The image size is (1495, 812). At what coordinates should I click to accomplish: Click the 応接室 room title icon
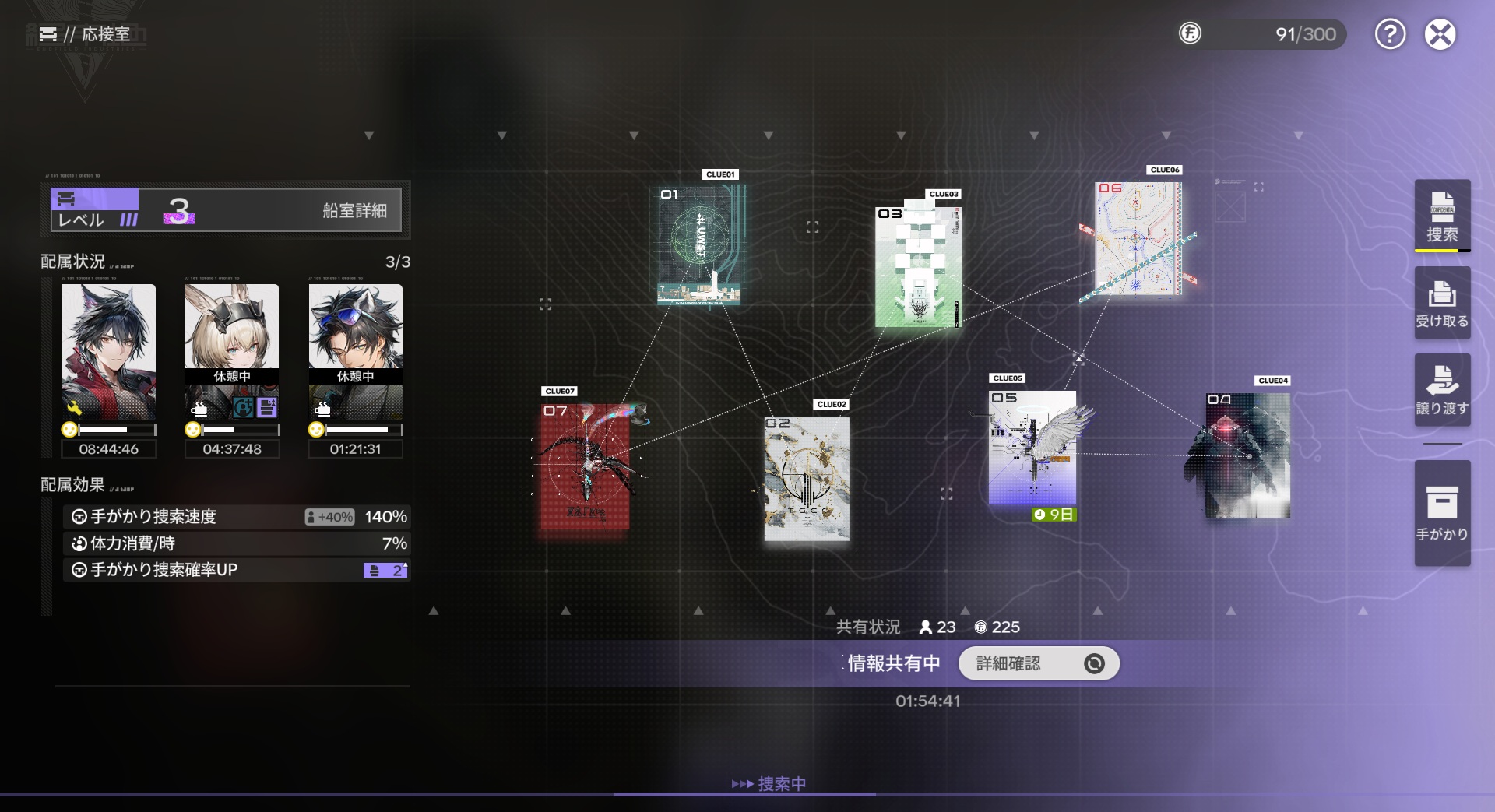(x=48, y=34)
